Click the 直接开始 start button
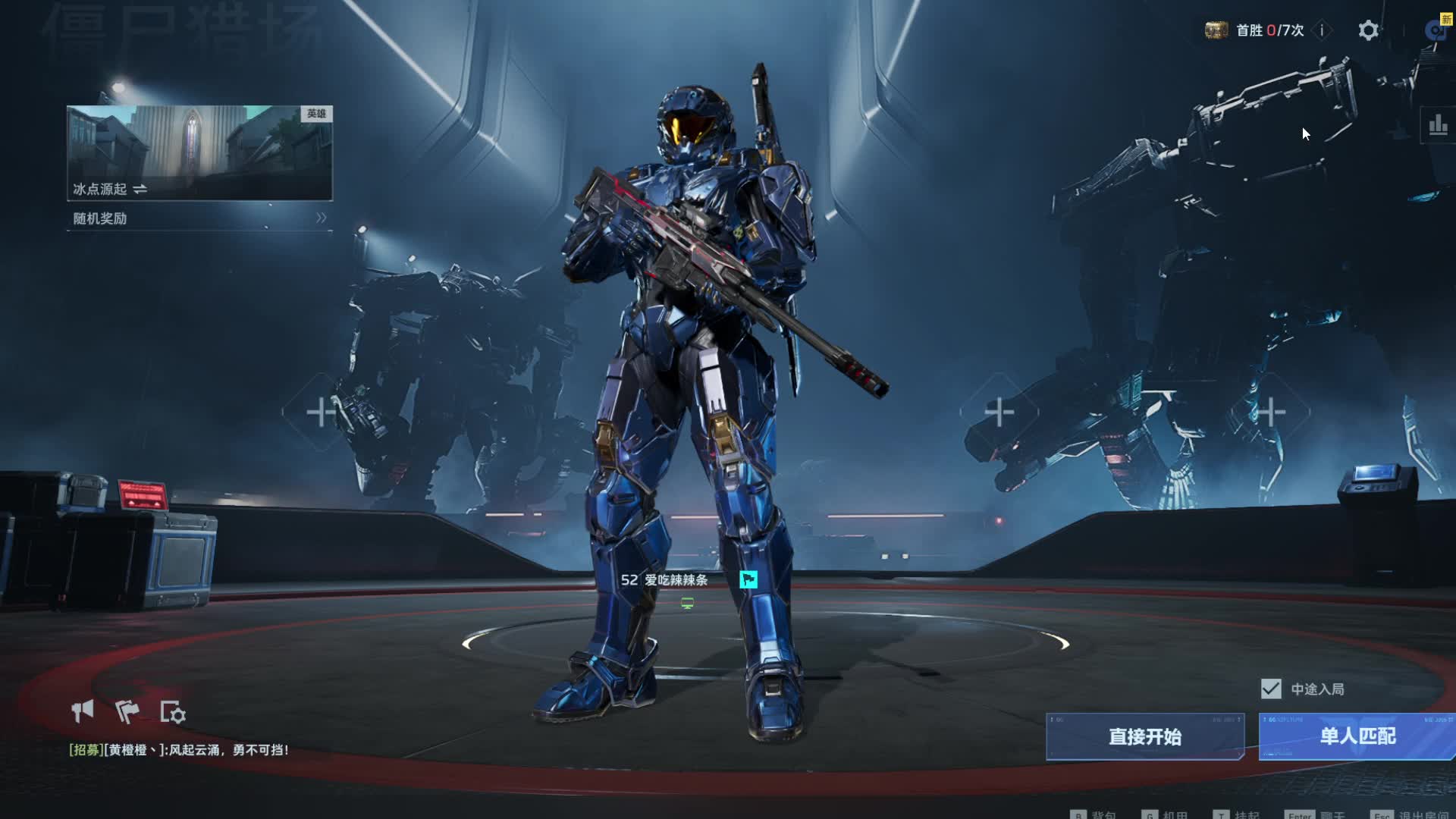Screen dimensions: 1456x819 pos(1144,736)
